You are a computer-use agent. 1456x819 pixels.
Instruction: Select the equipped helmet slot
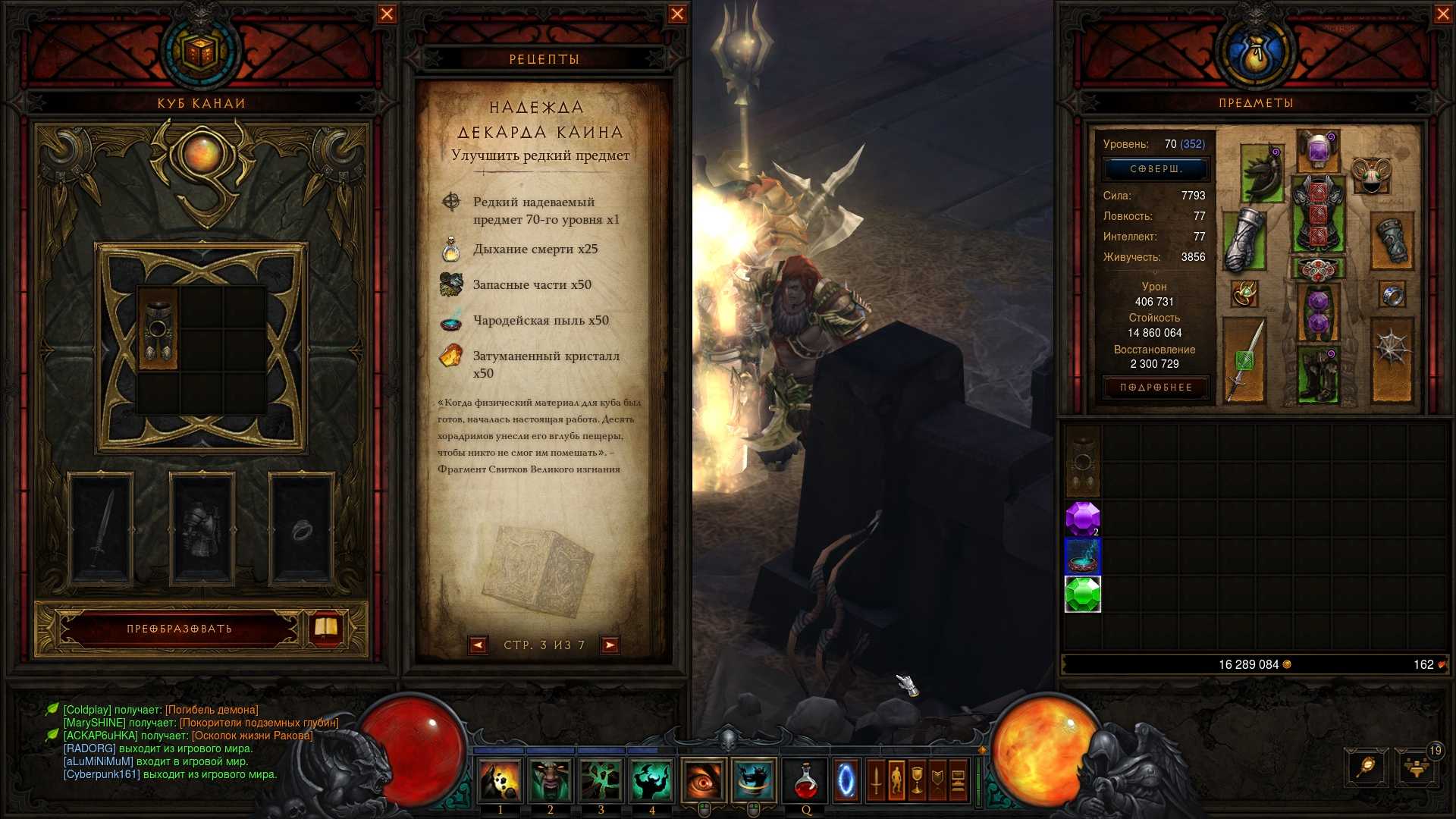pos(1318,149)
